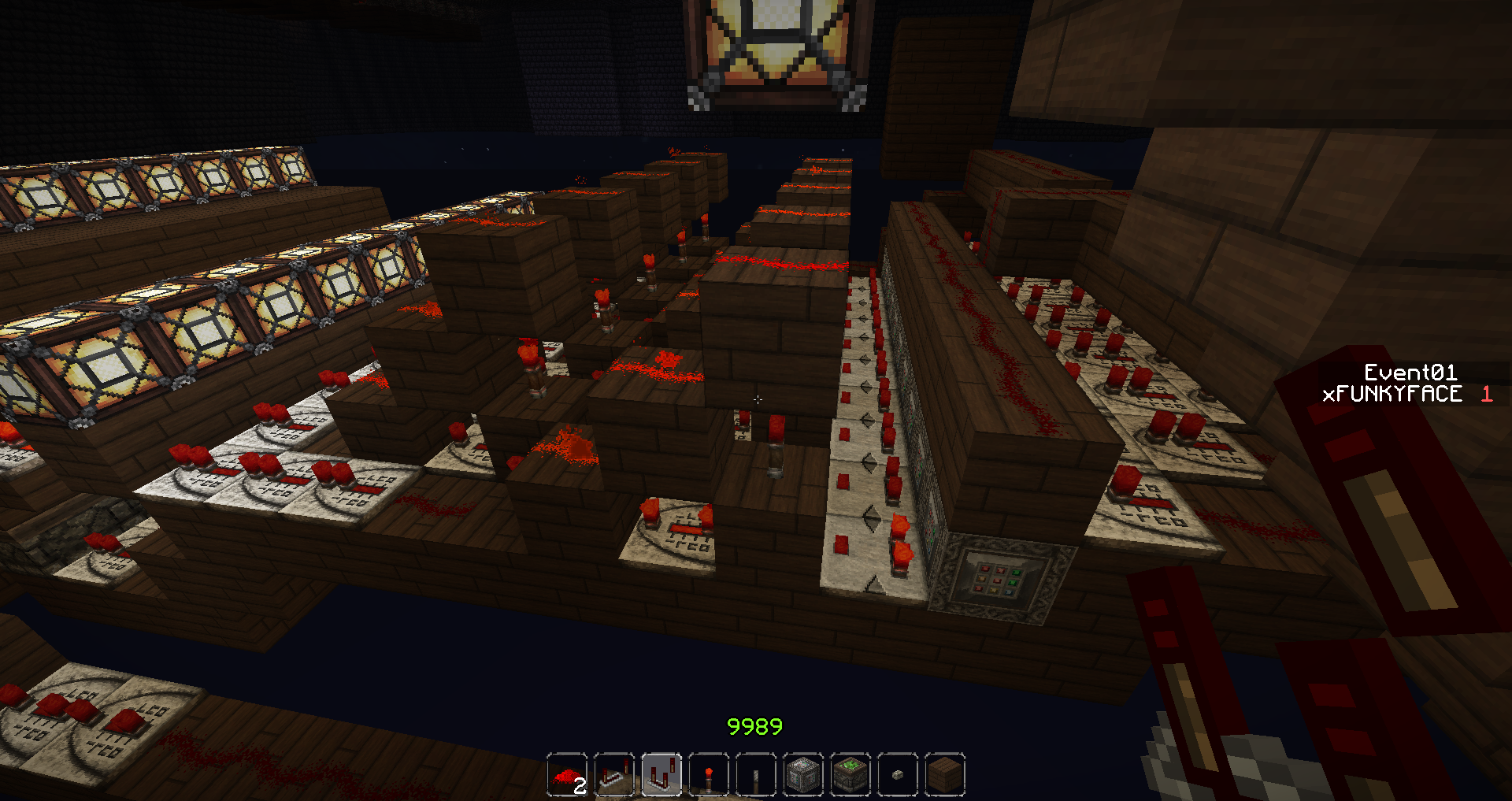Viewport: 1512px width, 801px height.
Task: Select the green sticky piston slot
Action: point(850,775)
